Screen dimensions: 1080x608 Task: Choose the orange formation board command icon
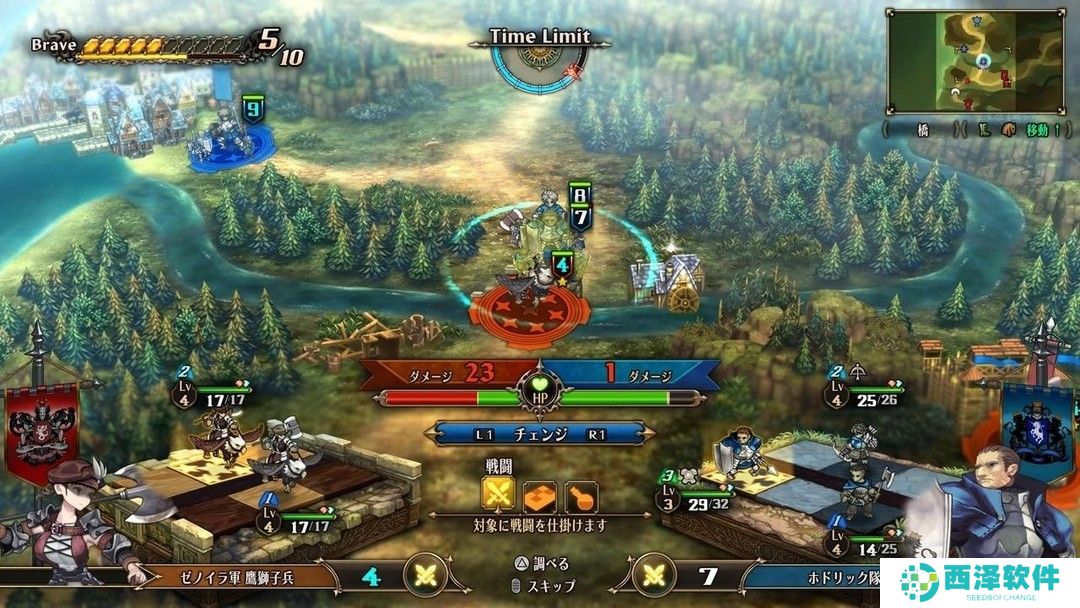click(540, 493)
